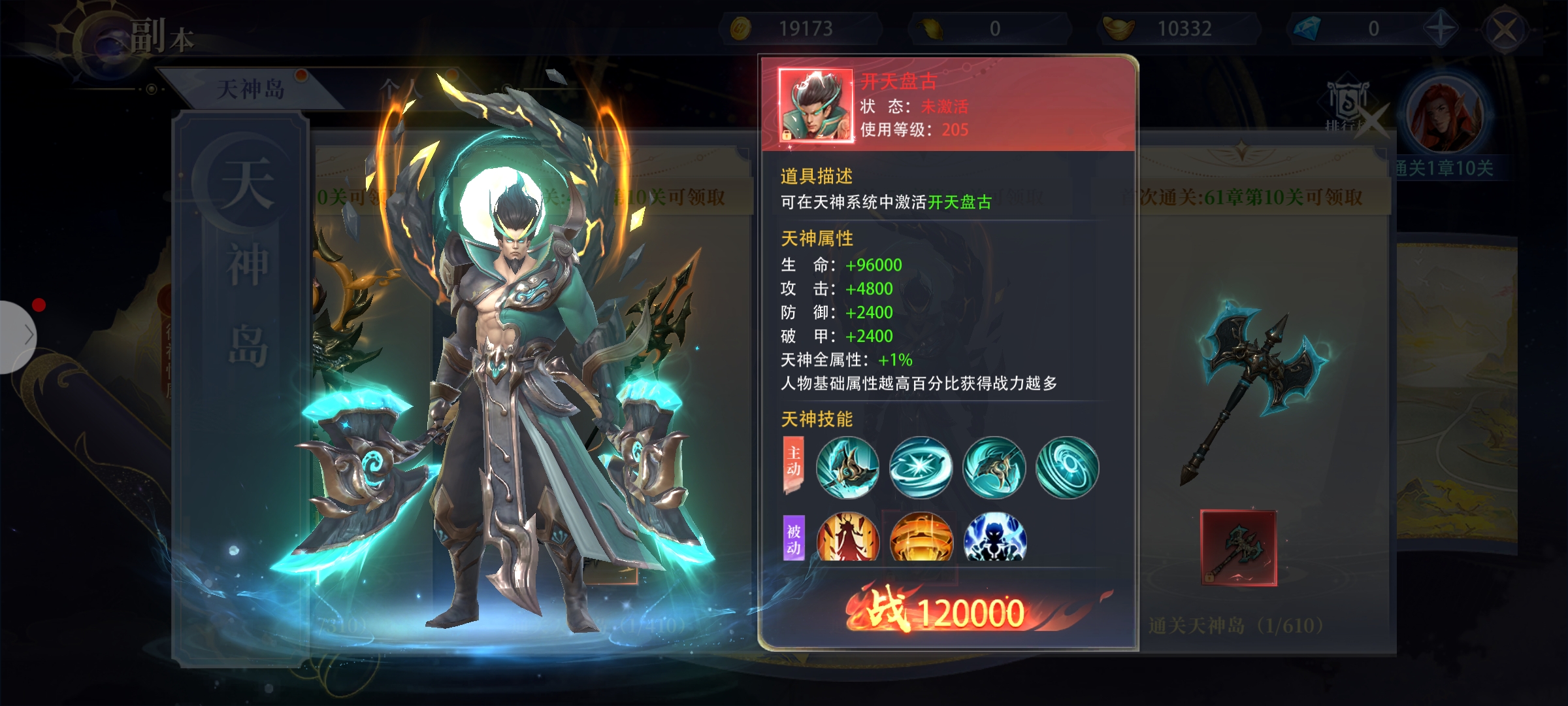Close the dungeon screen with the X
Viewport: 1568px width, 706px height.
(x=1505, y=30)
